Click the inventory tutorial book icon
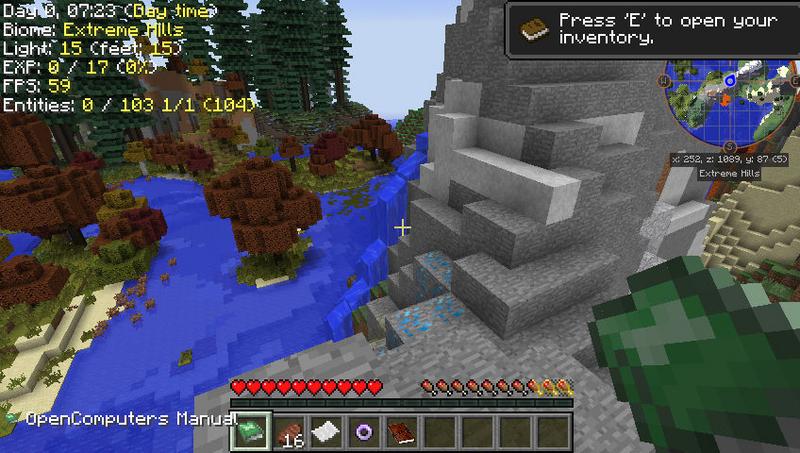The height and width of the screenshot is (453, 800). [x=530, y=27]
